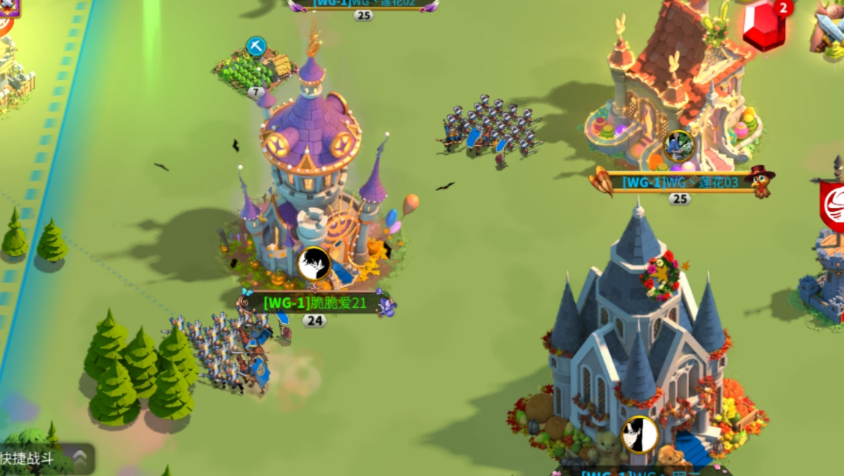This screenshot has height=476, width=844.
Task: Select the [WG-1]脆脆爱21 city nameplate
Action: coord(314,302)
